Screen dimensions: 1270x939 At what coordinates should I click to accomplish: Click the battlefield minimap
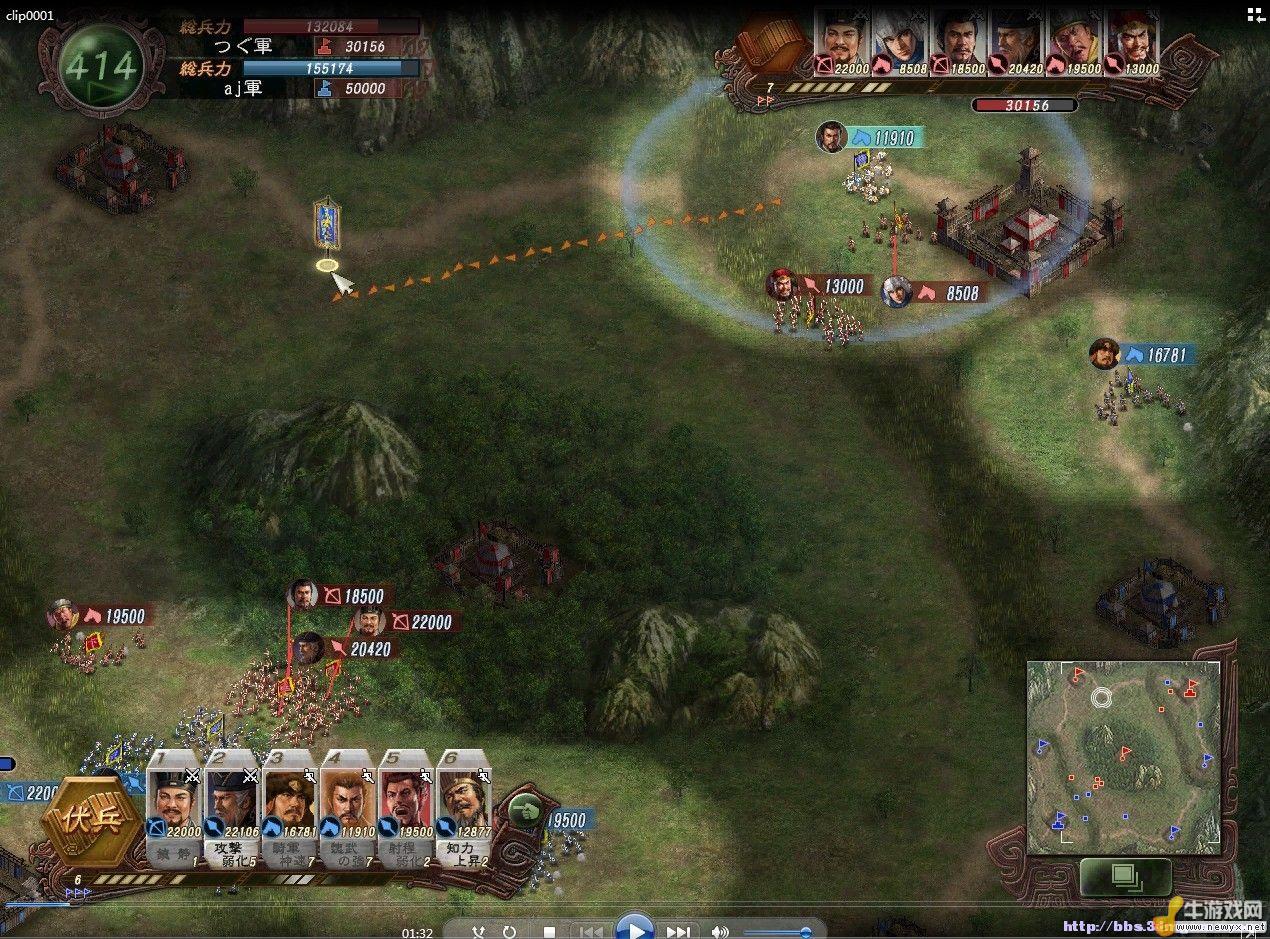coord(1124,756)
